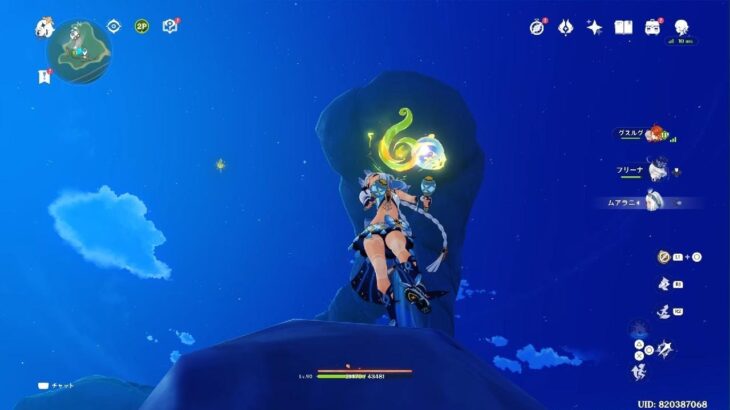
Task: Switch to party member グスルグ
Action: pos(655,133)
